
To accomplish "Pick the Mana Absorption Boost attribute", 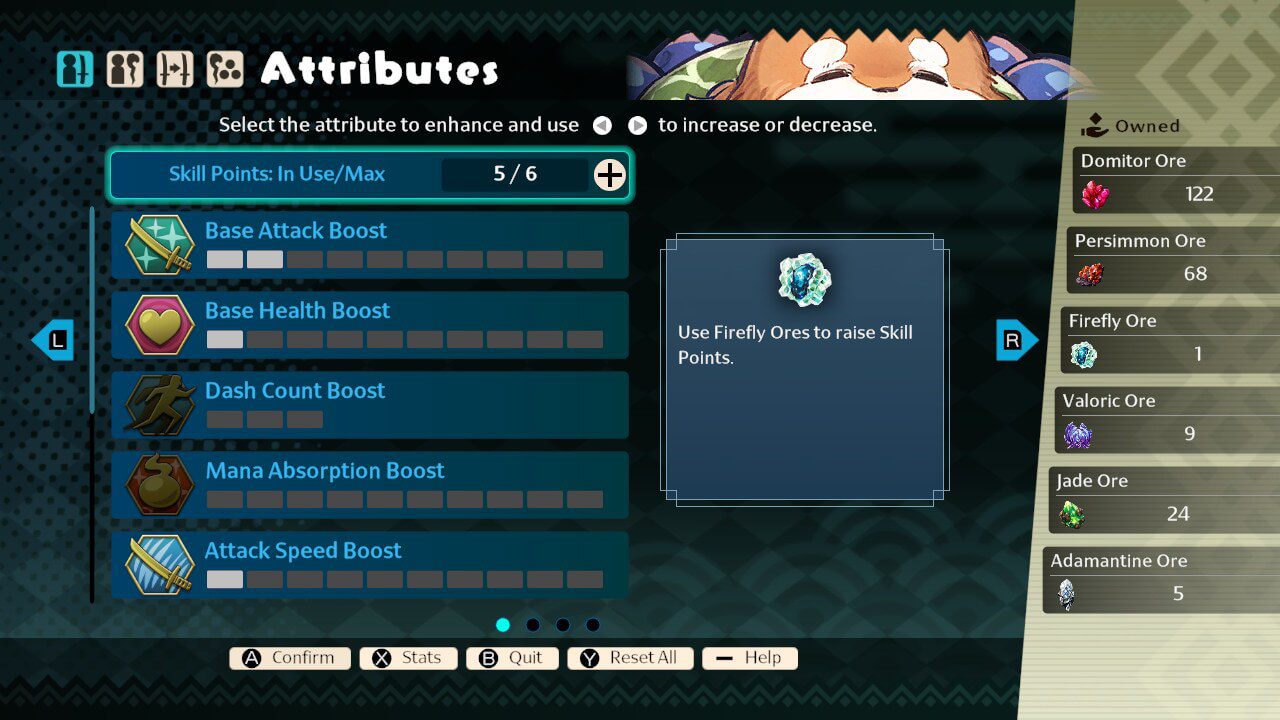I will [369, 484].
